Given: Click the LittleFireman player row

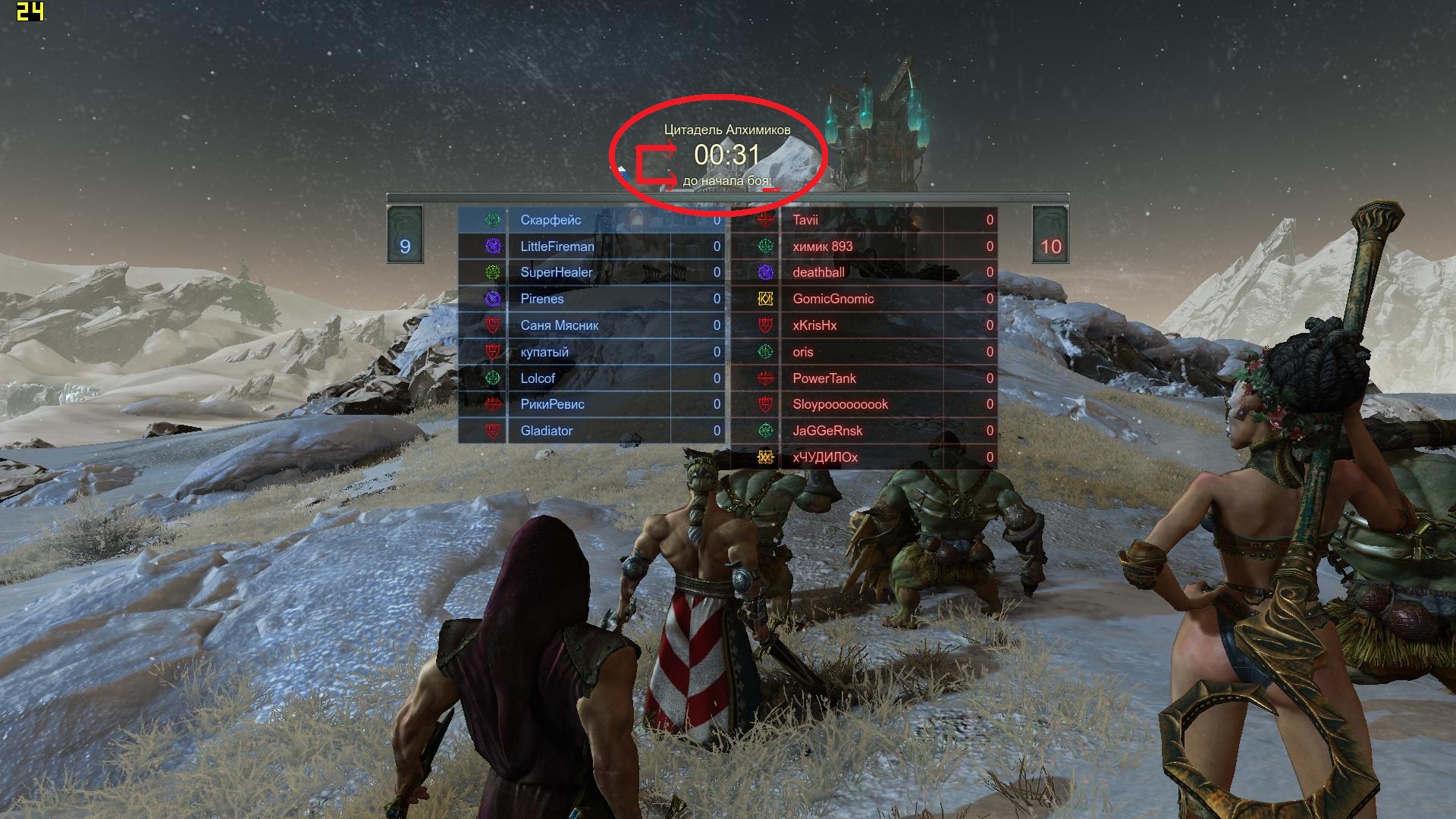Looking at the screenshot, I should point(557,246).
